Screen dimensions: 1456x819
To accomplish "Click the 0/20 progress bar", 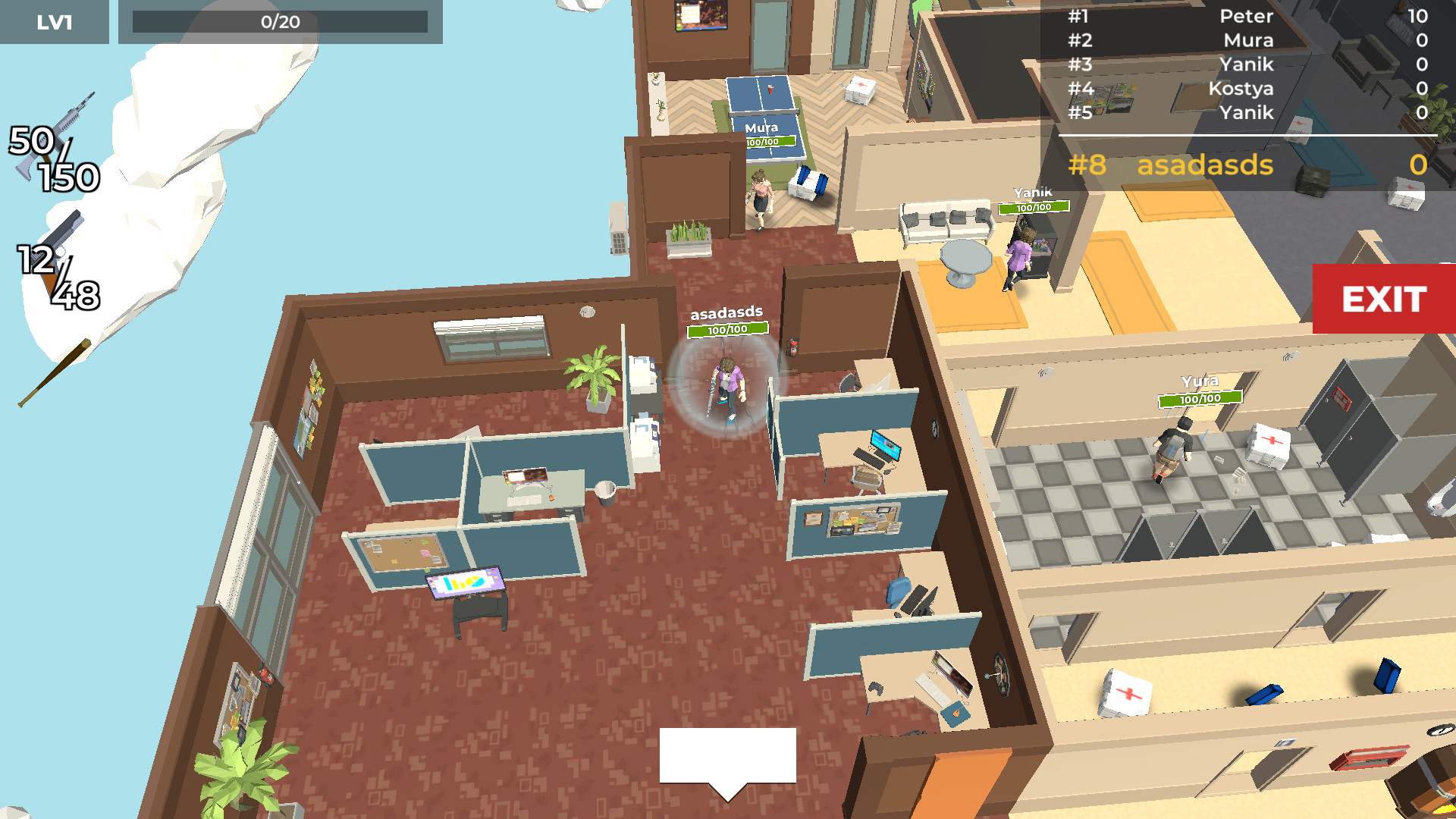I will click(281, 22).
